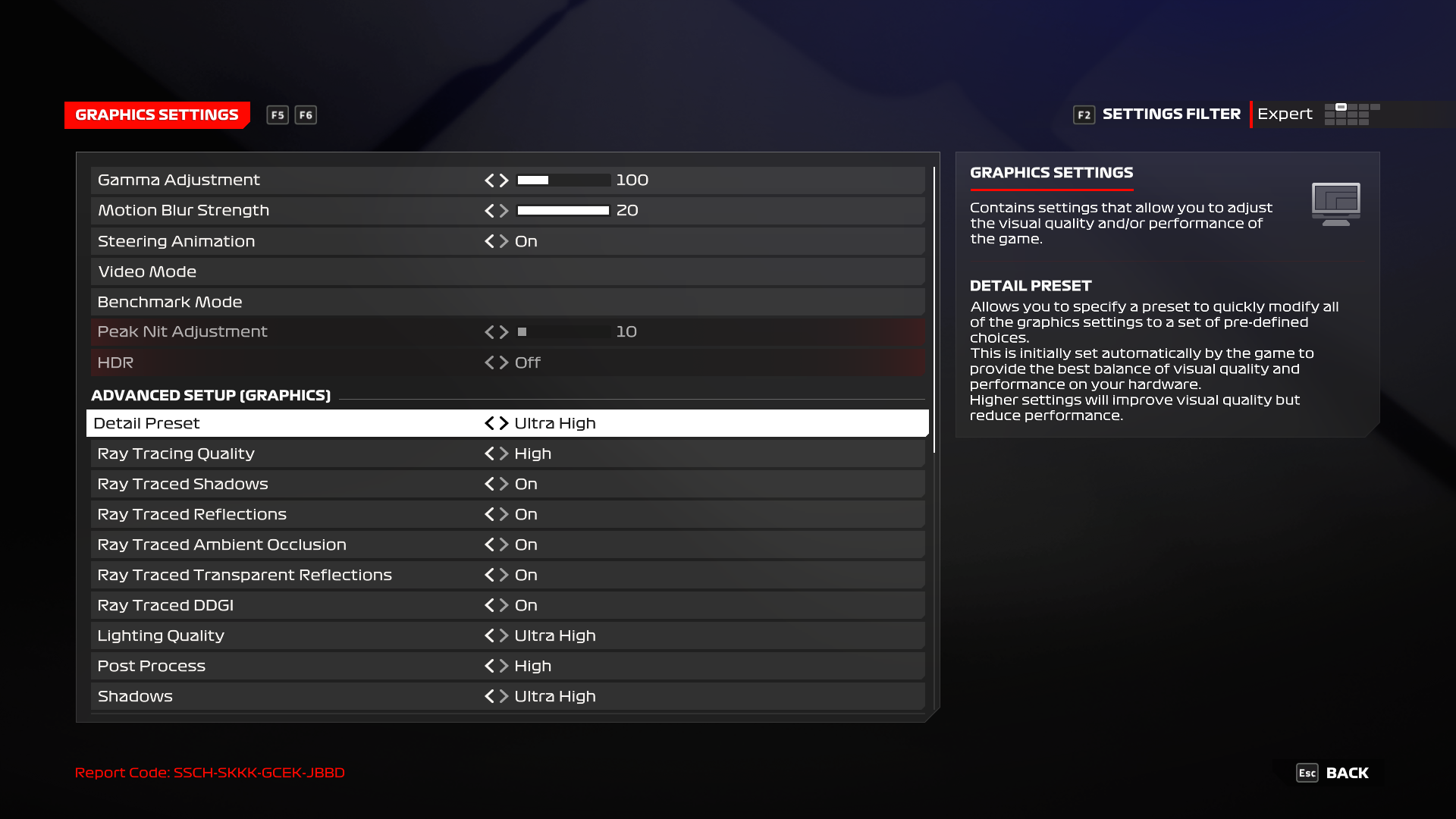Image resolution: width=1456 pixels, height=819 pixels.
Task: Click the Motion Blur Strength slider bar
Action: pyautogui.click(x=563, y=211)
